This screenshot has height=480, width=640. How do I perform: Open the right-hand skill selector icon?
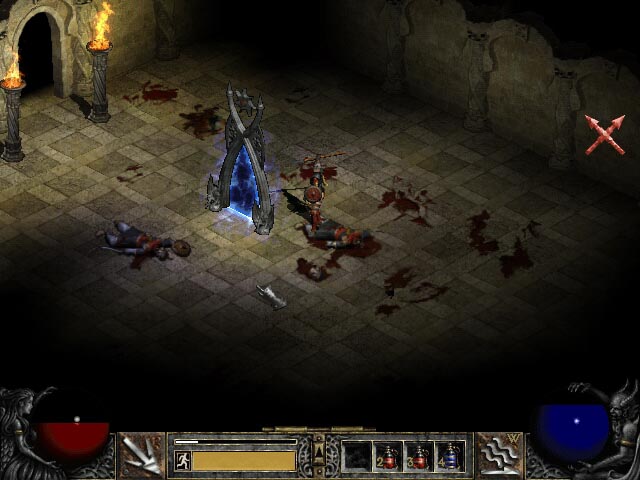(498, 455)
